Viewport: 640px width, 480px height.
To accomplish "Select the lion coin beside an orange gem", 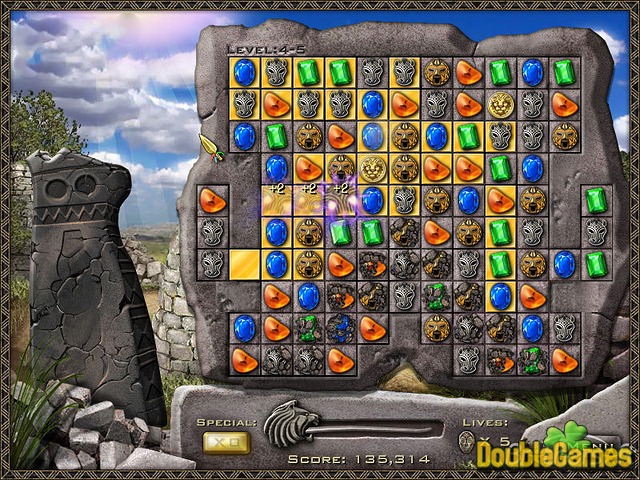I will [x=500, y=104].
